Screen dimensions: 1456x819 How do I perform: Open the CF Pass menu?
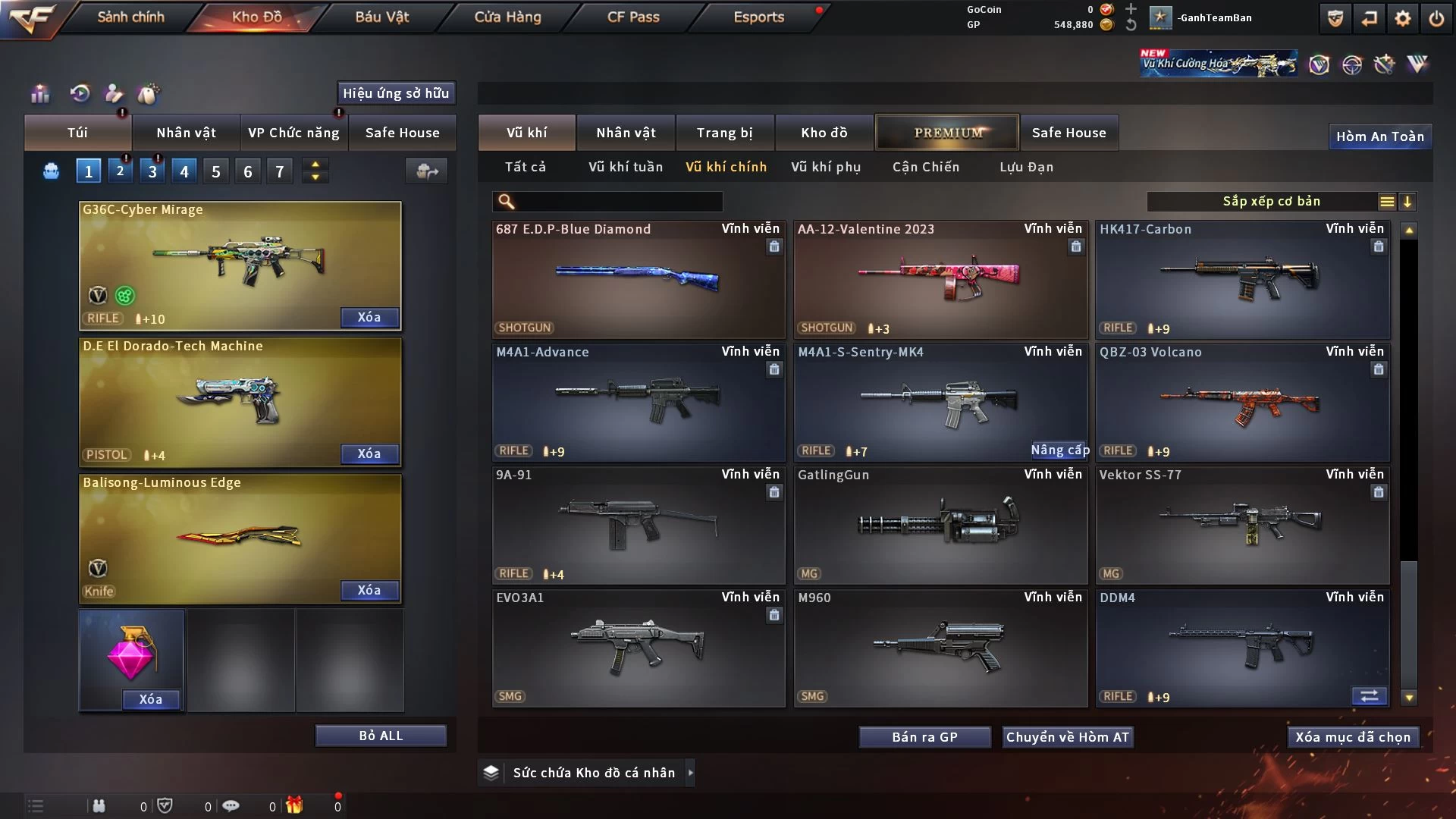[x=633, y=17]
